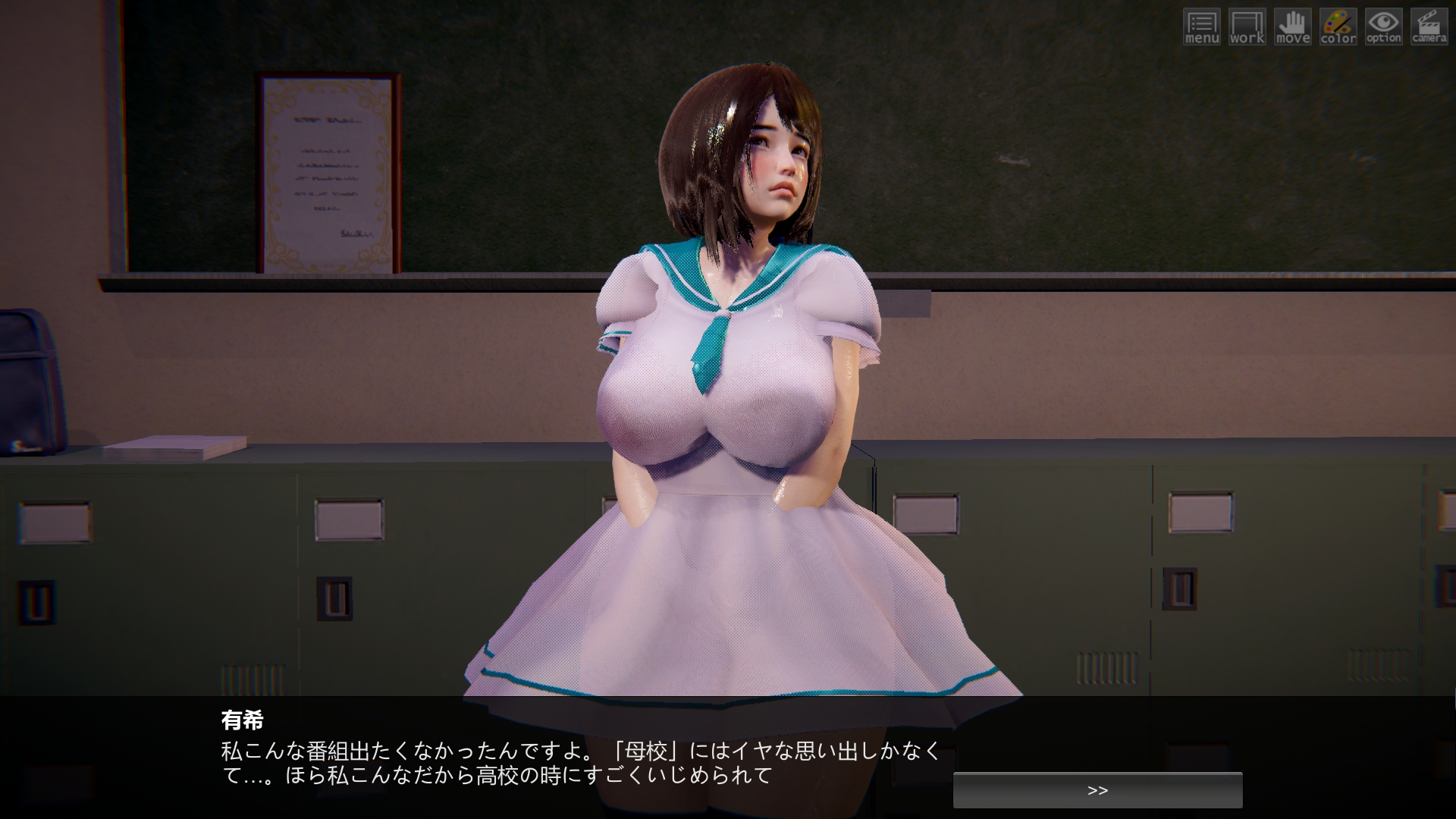Select the work toolbar icon
1456x819 pixels.
tap(1247, 27)
